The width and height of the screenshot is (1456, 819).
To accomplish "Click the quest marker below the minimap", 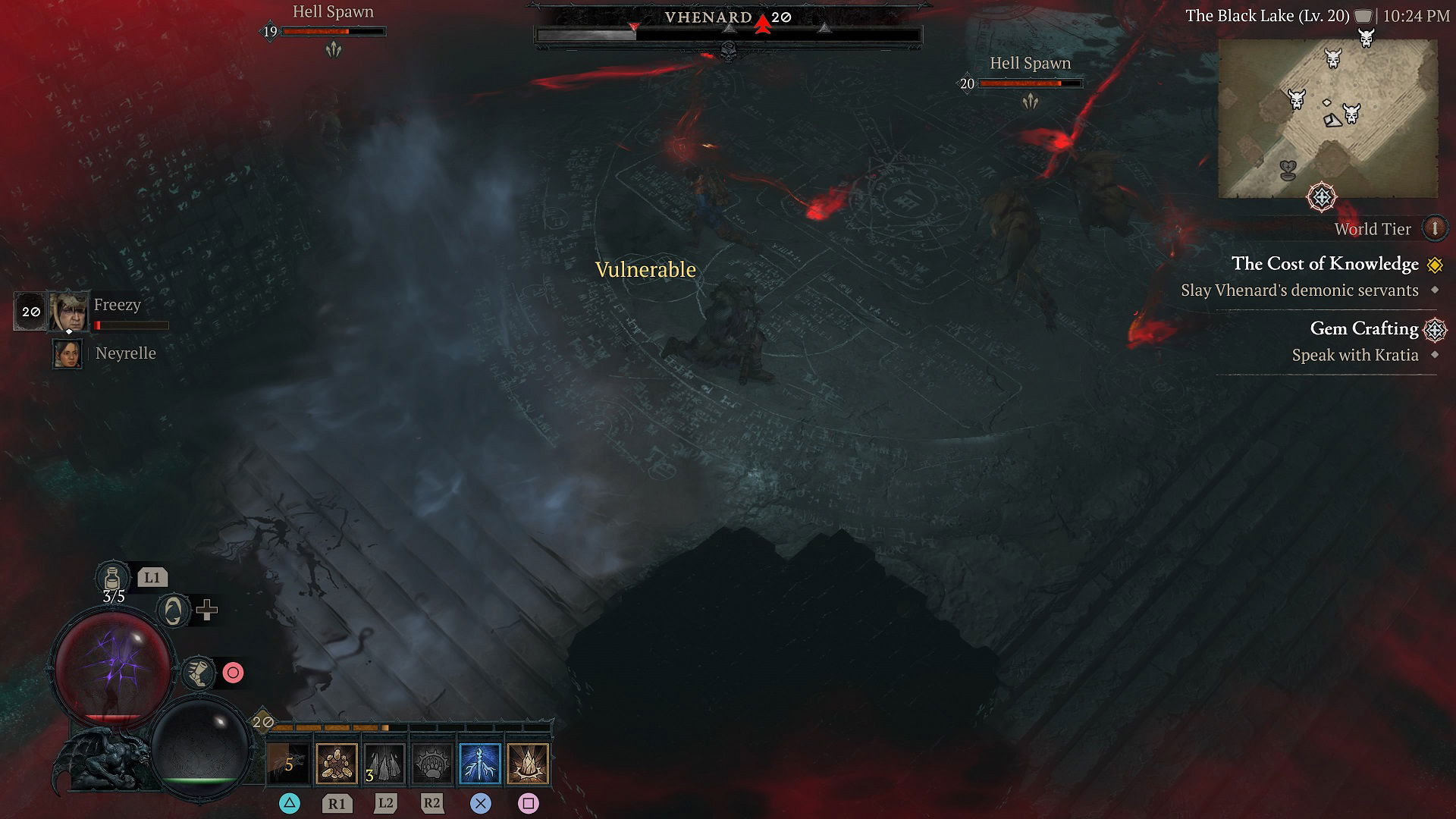I will coord(1322,198).
